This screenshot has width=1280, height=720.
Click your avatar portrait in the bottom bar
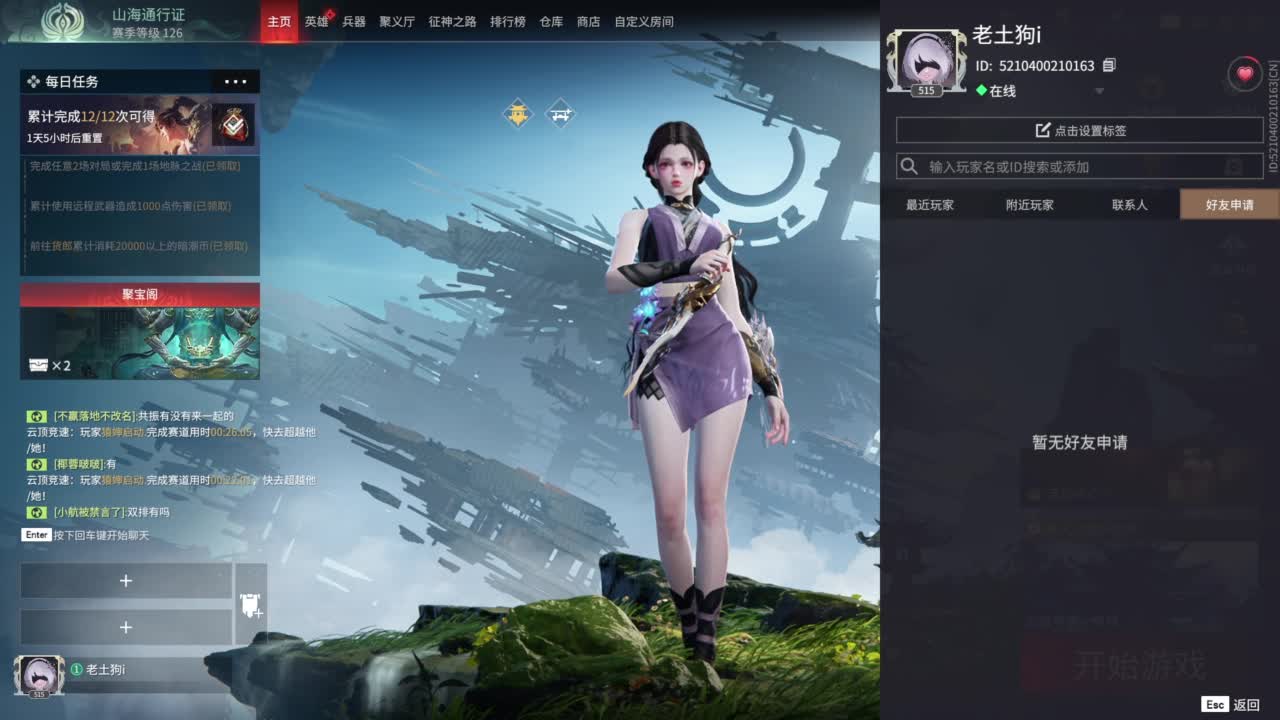click(38, 676)
